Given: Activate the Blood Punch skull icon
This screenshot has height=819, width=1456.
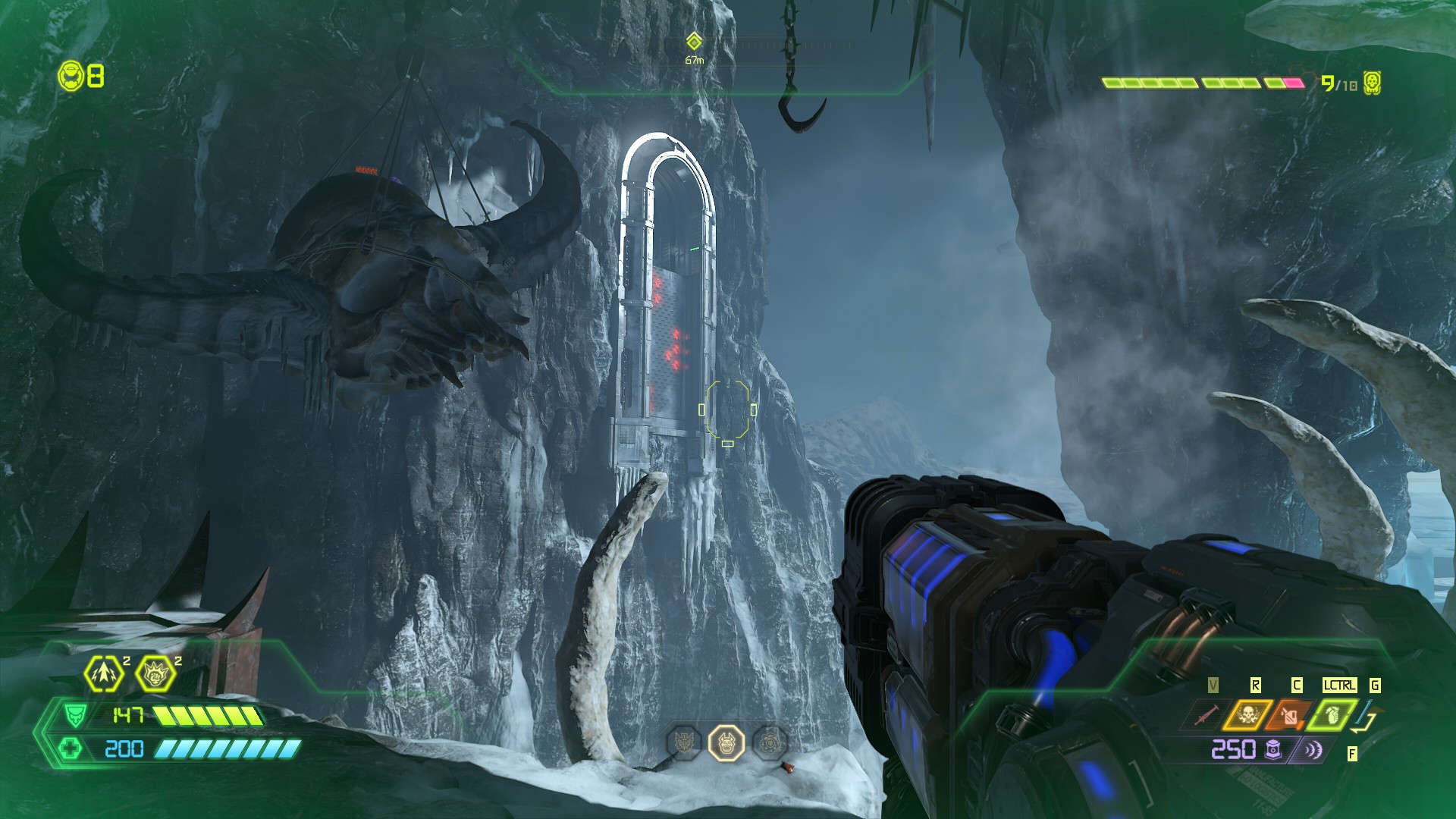Looking at the screenshot, I should (1247, 714).
